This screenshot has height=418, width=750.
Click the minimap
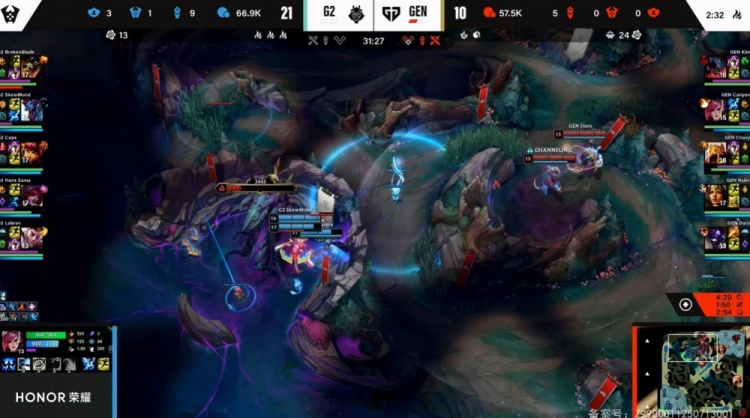click(x=692, y=368)
